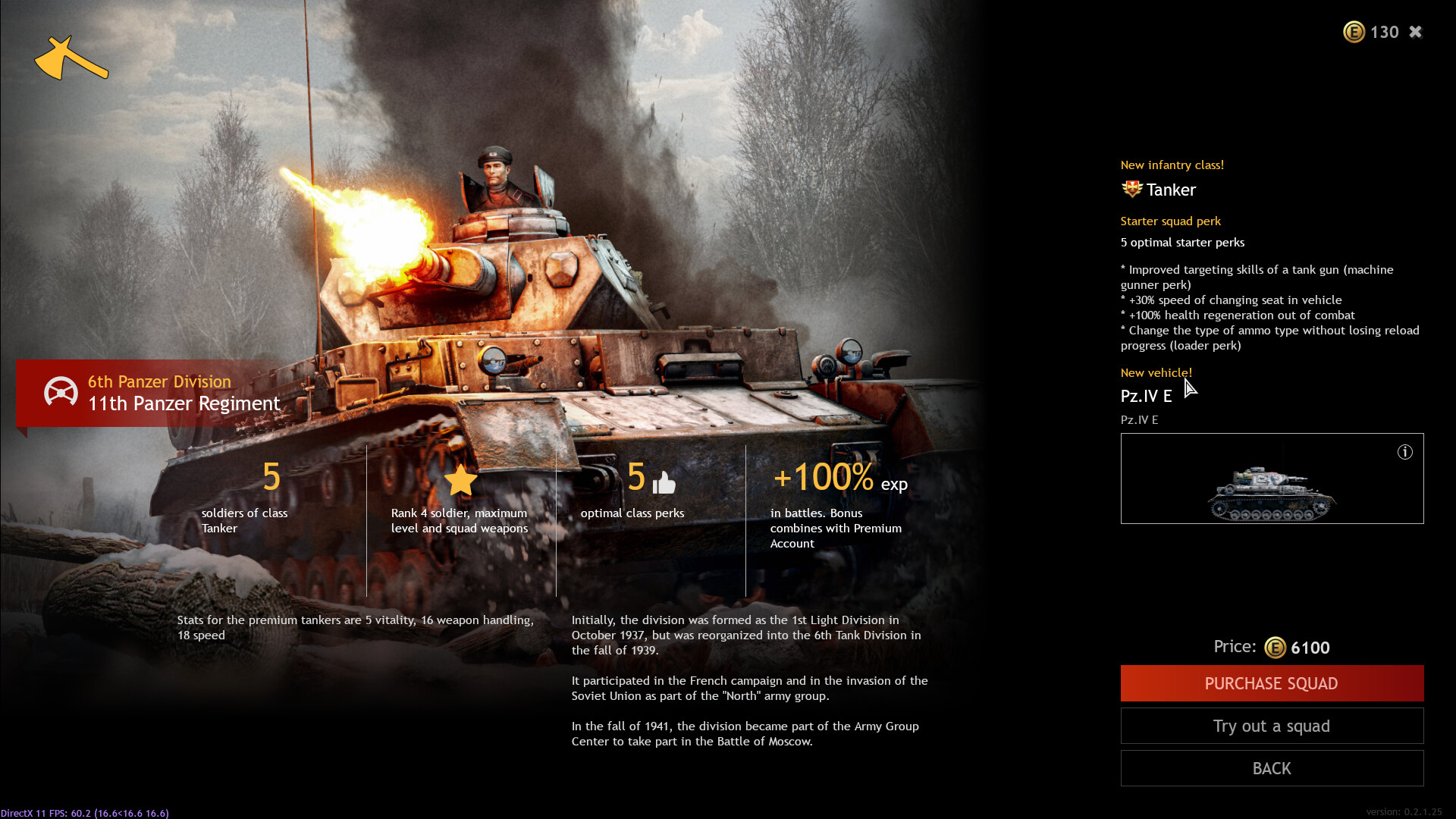
Task: Select the Pz.IV E vehicle thumbnail
Action: (1271, 493)
